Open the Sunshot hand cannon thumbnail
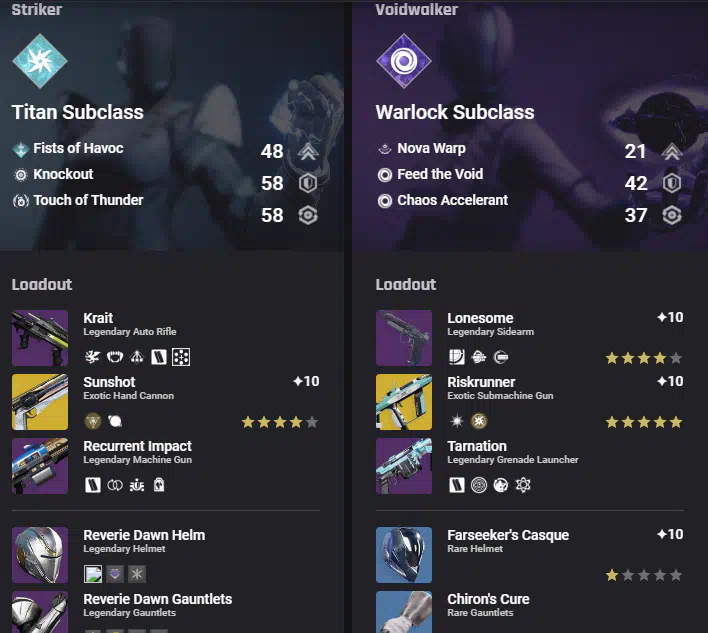The width and height of the screenshot is (708, 633). (40, 402)
